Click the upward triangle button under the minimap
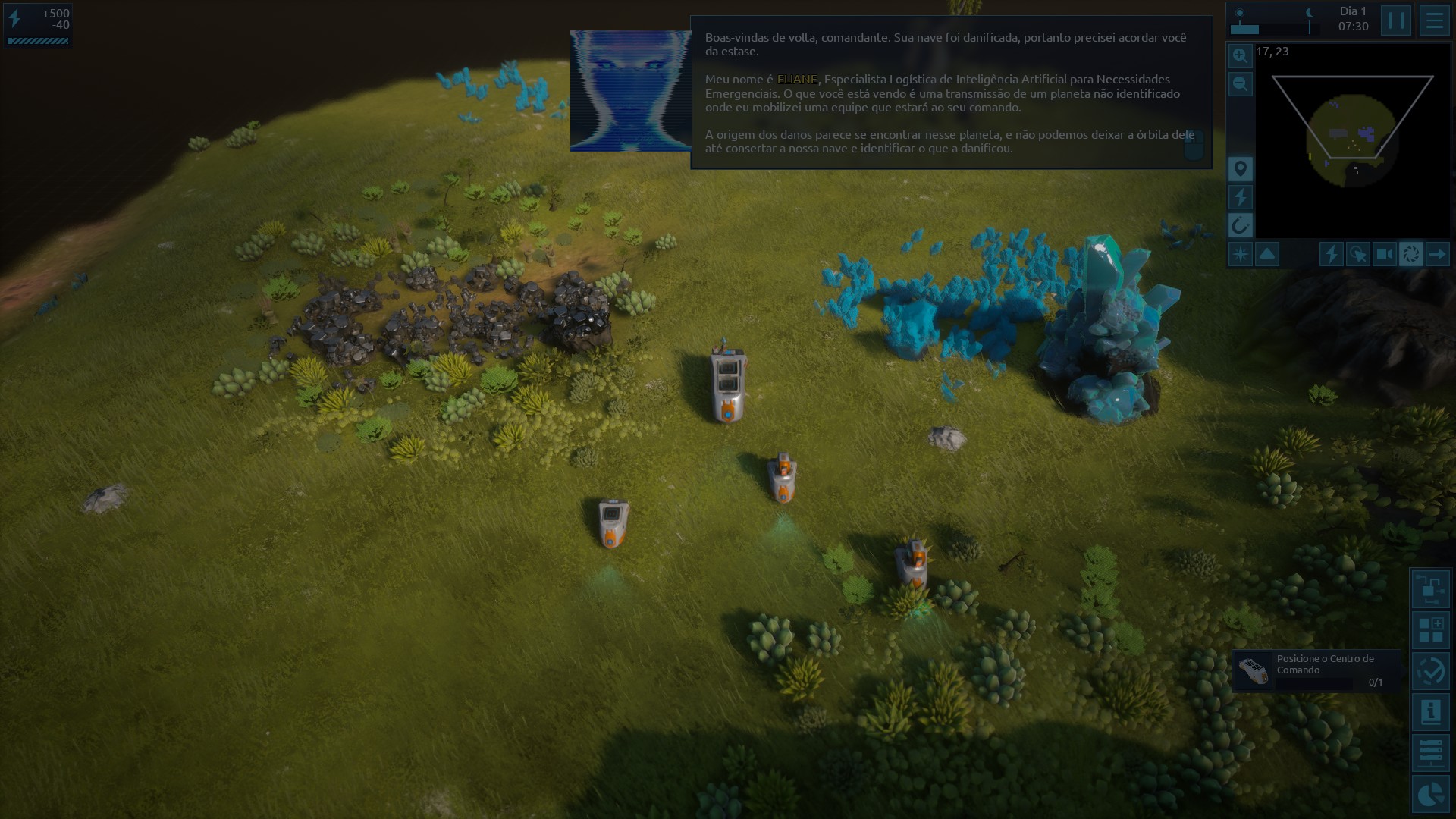The height and width of the screenshot is (819, 1456). (1267, 254)
